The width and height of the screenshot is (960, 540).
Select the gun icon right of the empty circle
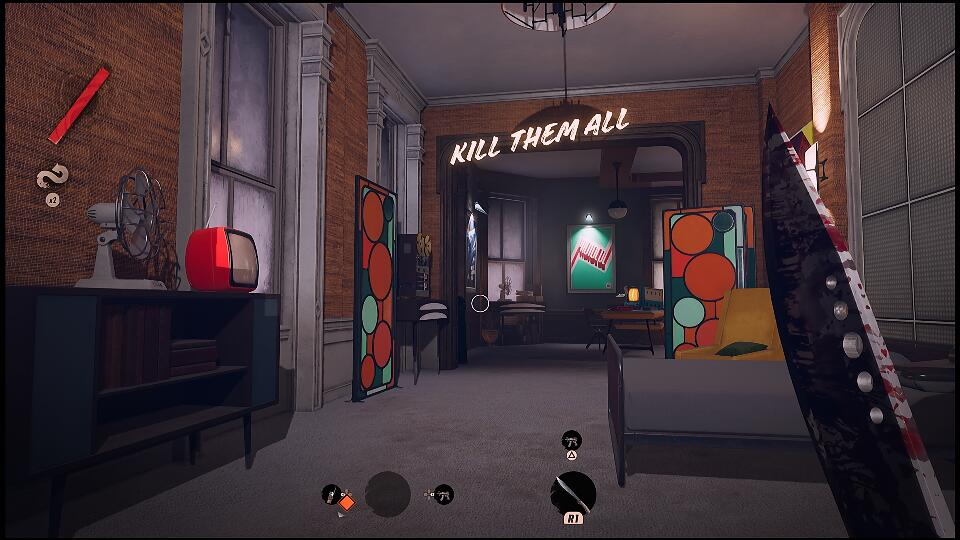click(444, 494)
